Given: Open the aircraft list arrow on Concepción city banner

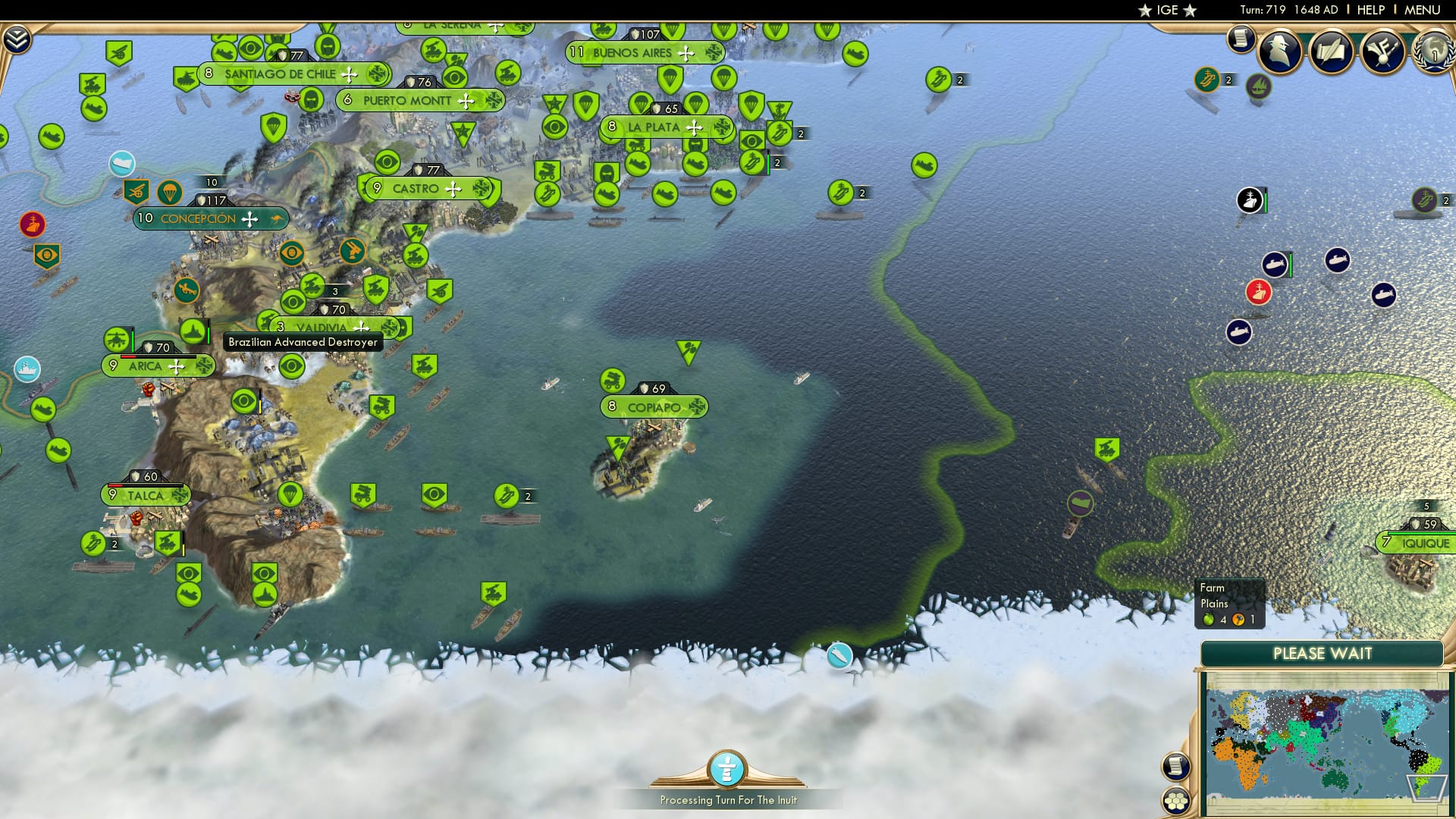Looking at the screenshot, I should click(x=250, y=219).
